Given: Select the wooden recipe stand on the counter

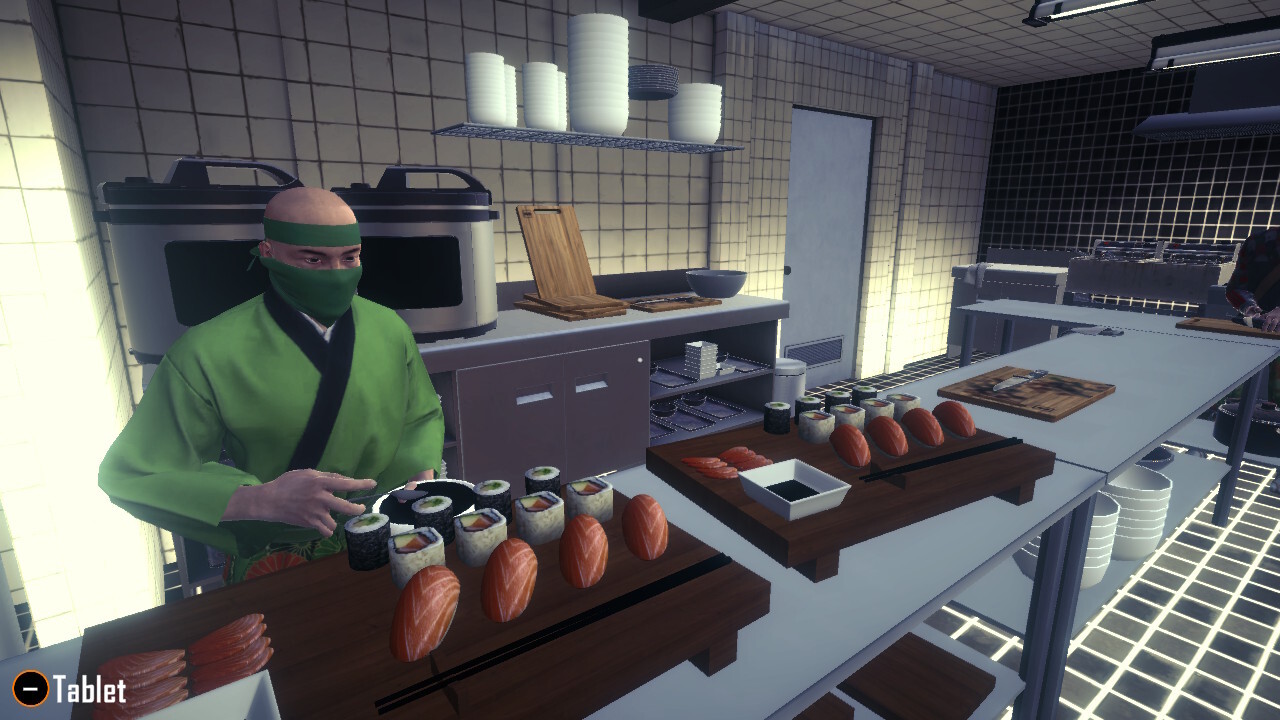Looking at the screenshot, I should tap(555, 255).
